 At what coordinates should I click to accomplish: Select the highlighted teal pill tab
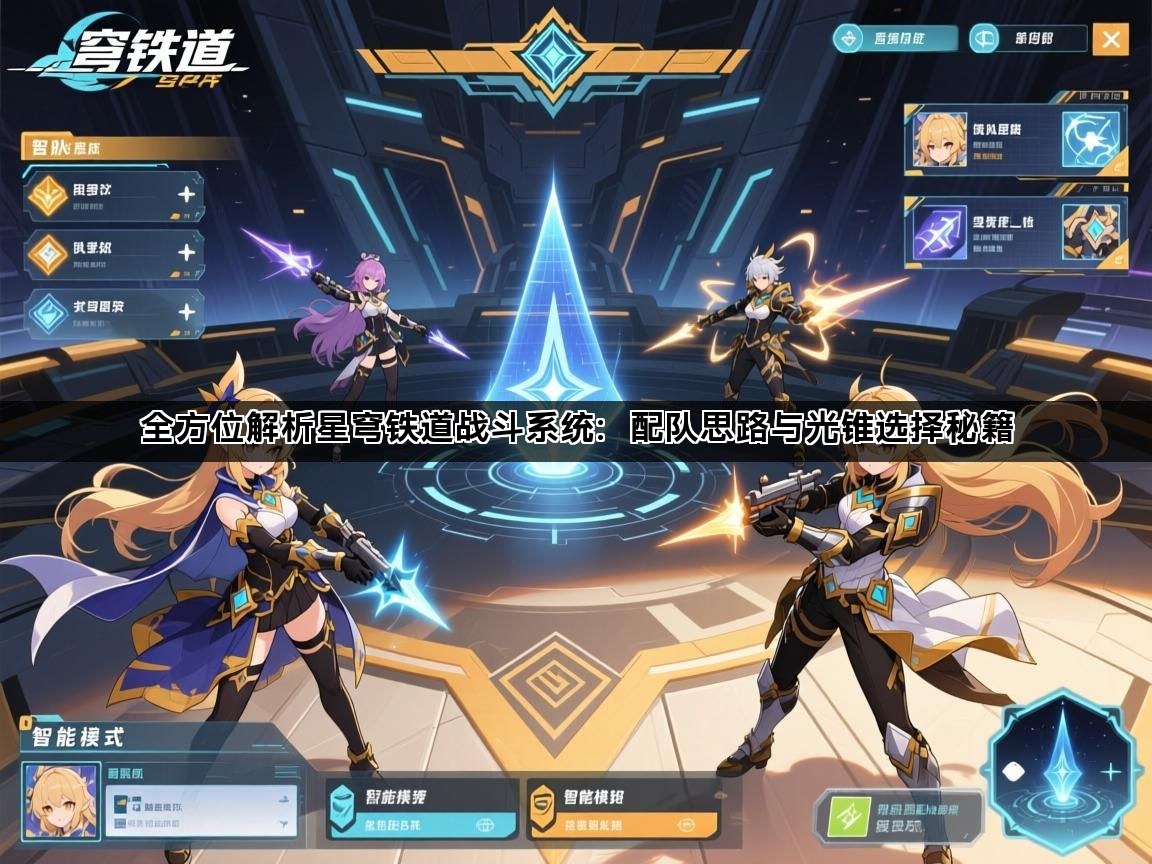coord(895,39)
